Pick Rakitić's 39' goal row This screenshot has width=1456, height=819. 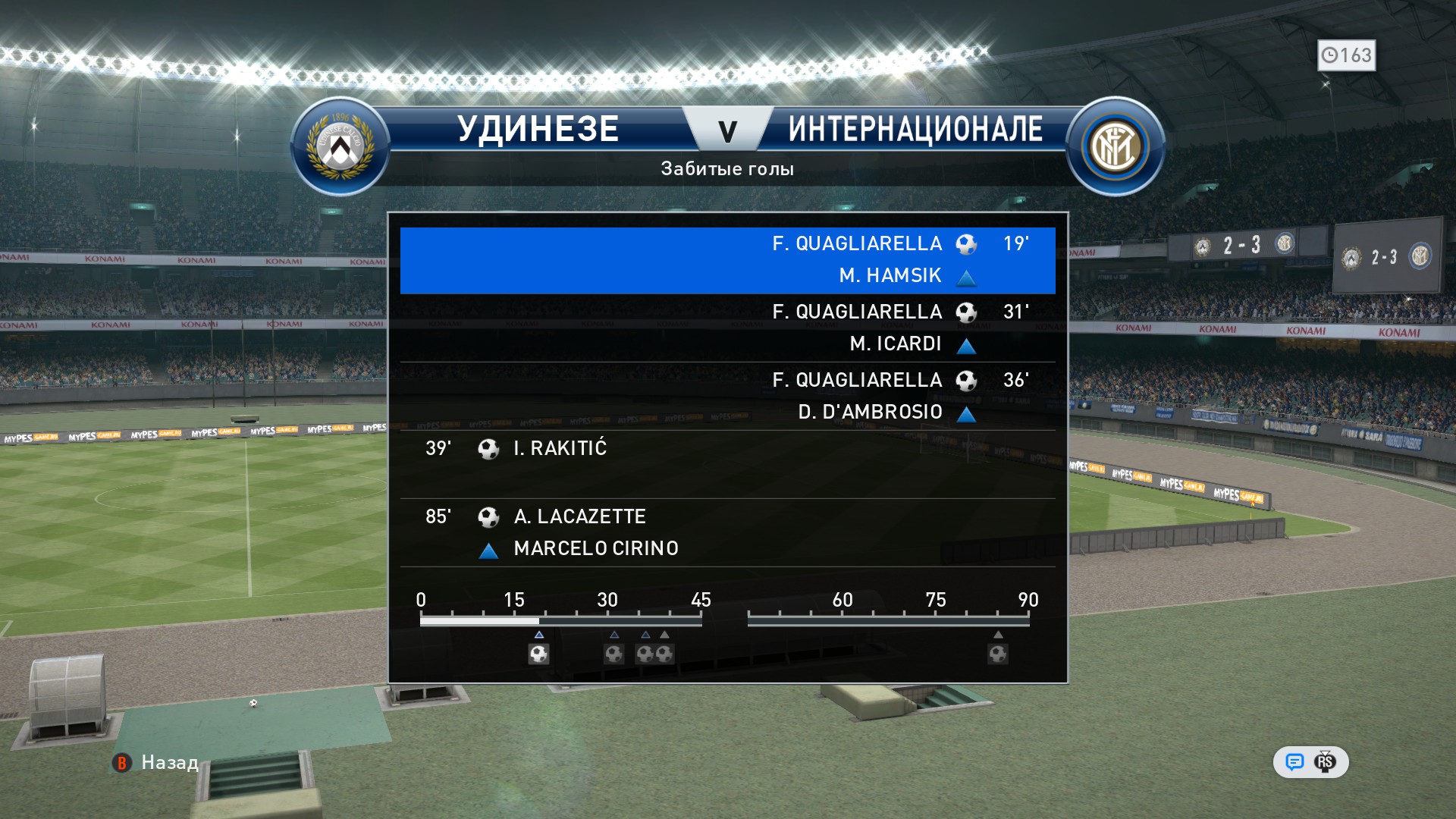(727, 463)
